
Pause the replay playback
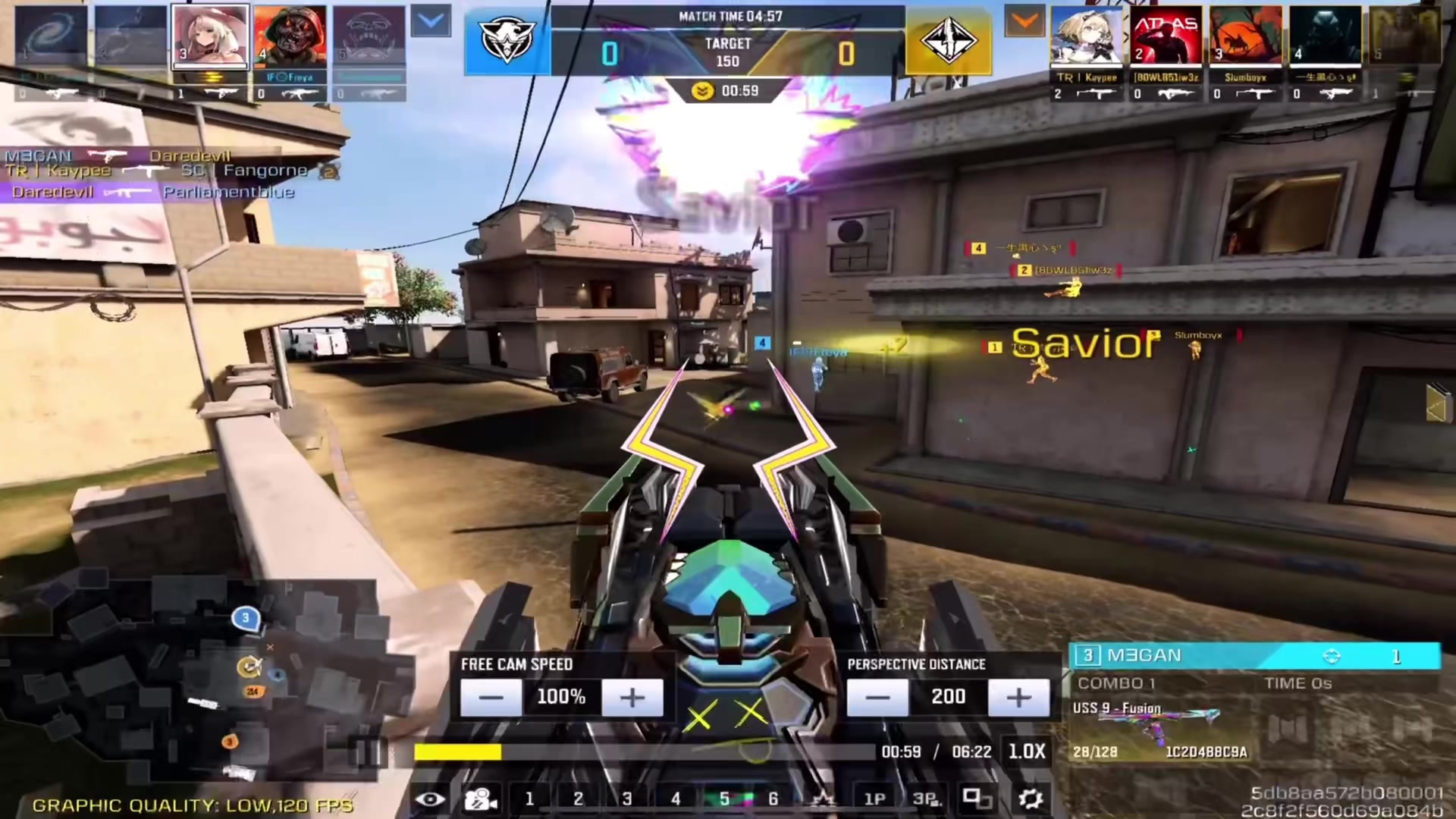(x=368, y=752)
